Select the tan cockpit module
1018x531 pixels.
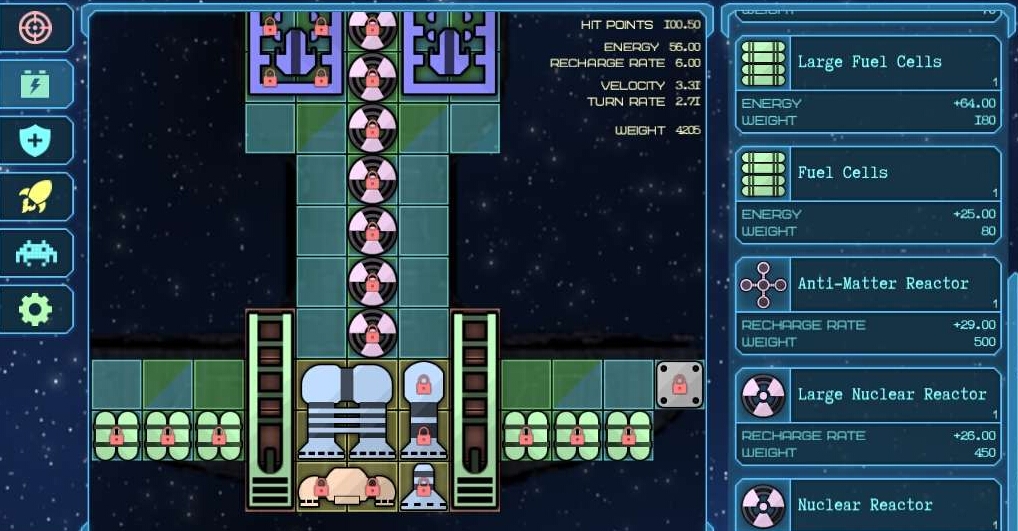(x=346, y=487)
